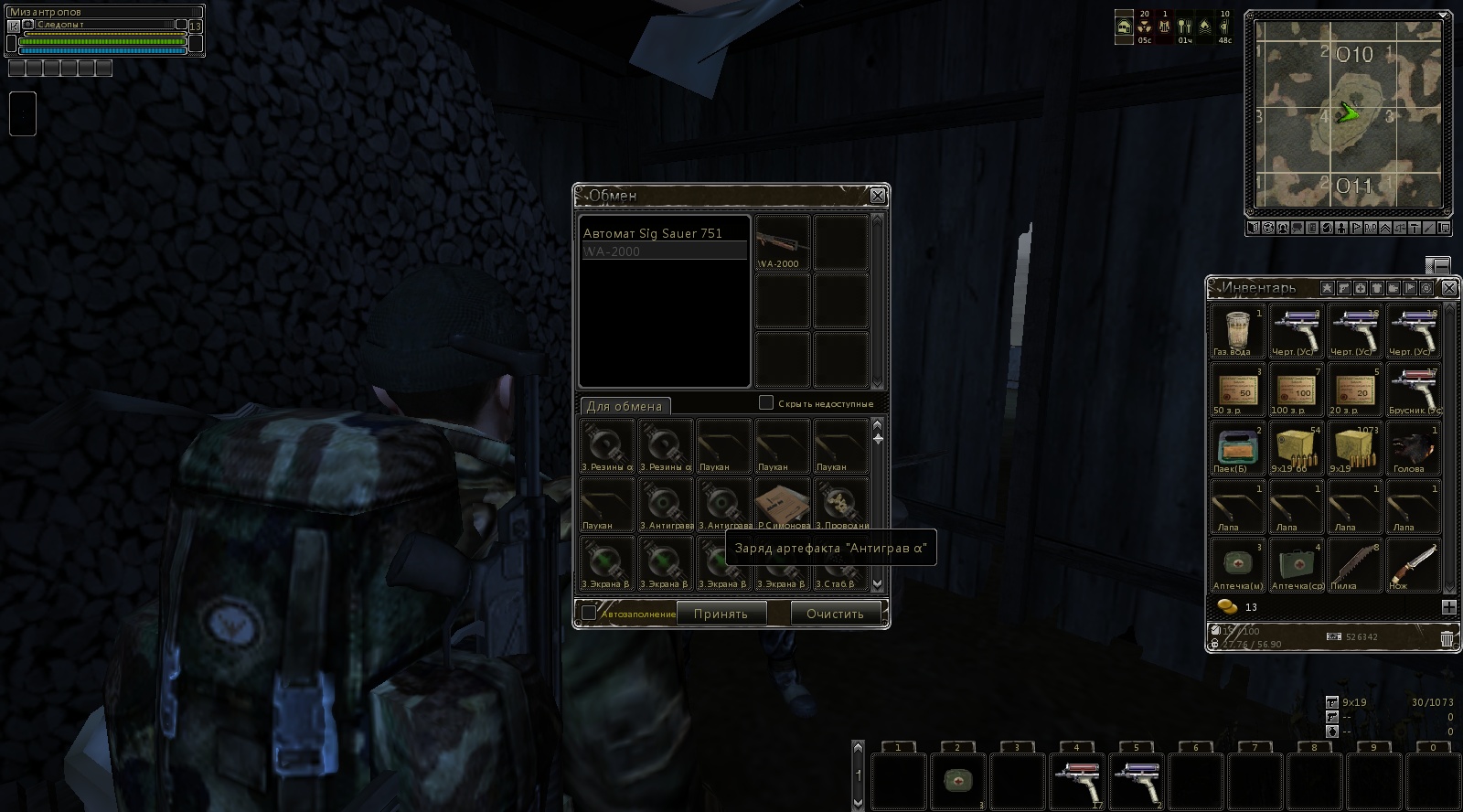Select the Паек(Б) ration slot
This screenshot has width=1463, height=812.
pyautogui.click(x=1237, y=448)
